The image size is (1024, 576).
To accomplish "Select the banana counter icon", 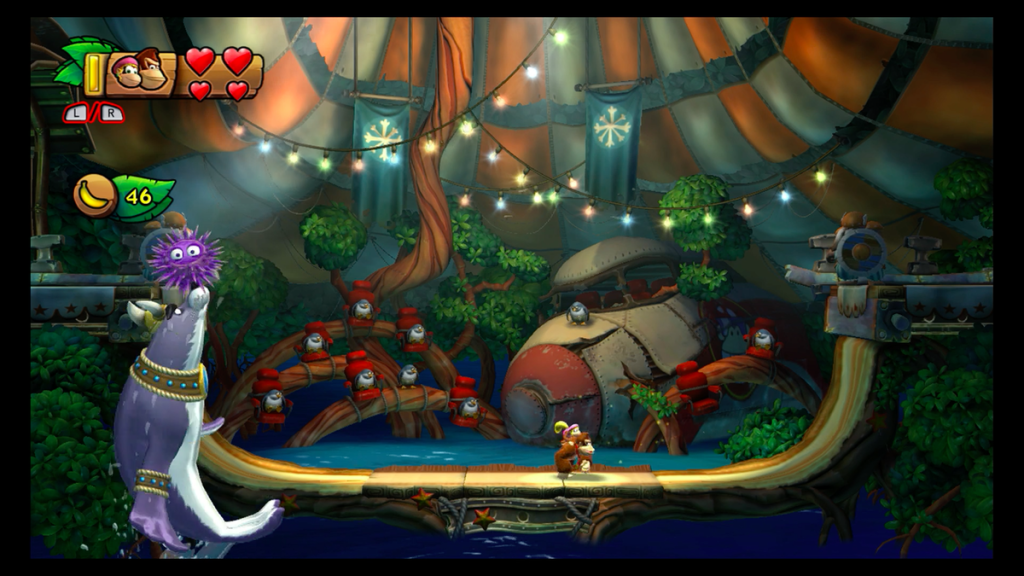I will click(x=95, y=195).
